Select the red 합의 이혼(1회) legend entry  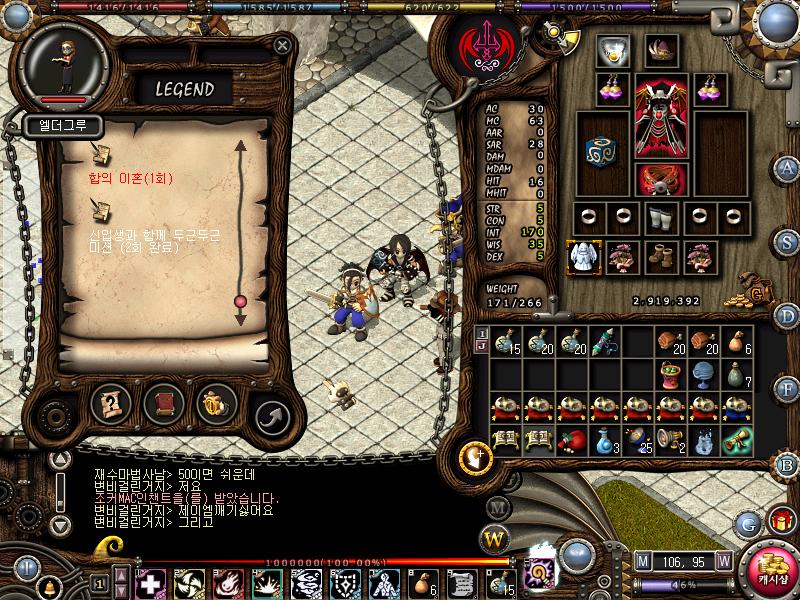pyautogui.click(x=131, y=179)
